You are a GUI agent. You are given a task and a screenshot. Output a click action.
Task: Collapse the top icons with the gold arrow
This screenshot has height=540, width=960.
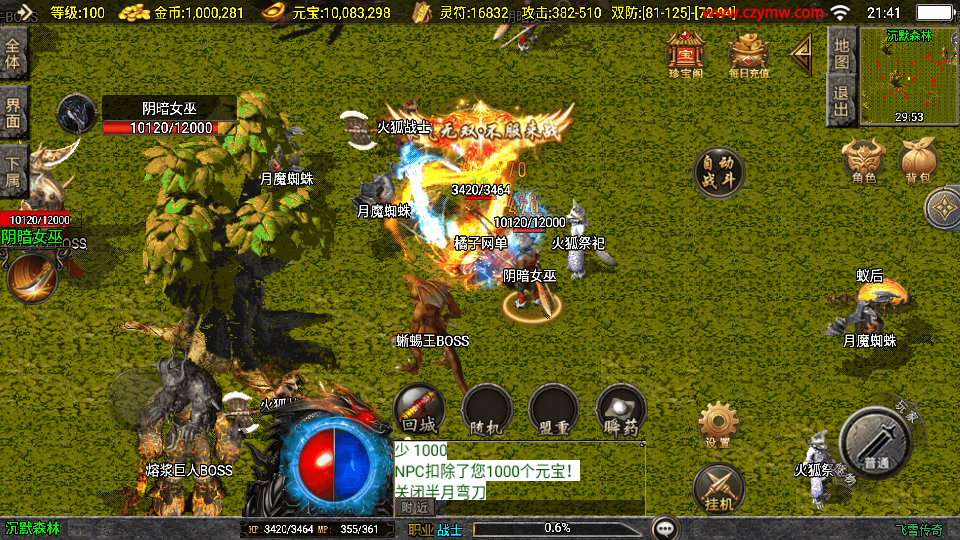click(800, 56)
